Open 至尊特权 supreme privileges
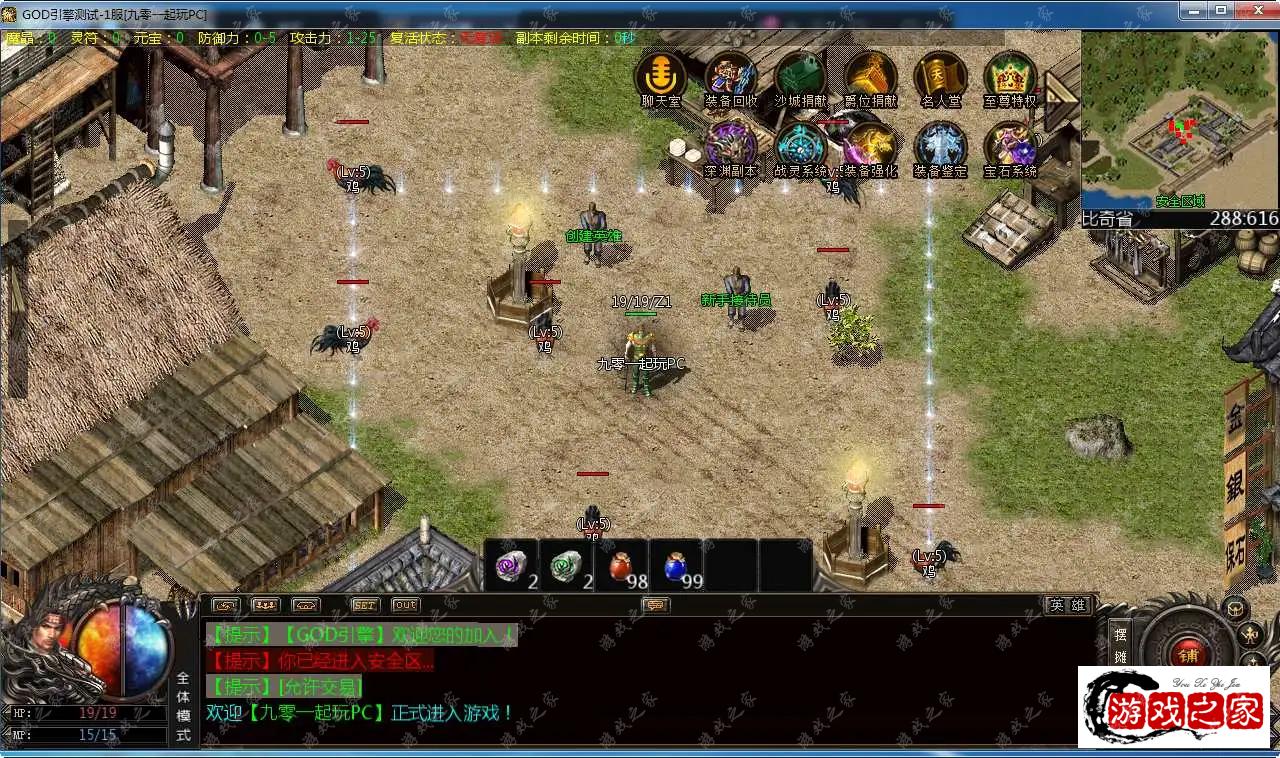Screen dimensions: 1280x758 click(x=1010, y=77)
